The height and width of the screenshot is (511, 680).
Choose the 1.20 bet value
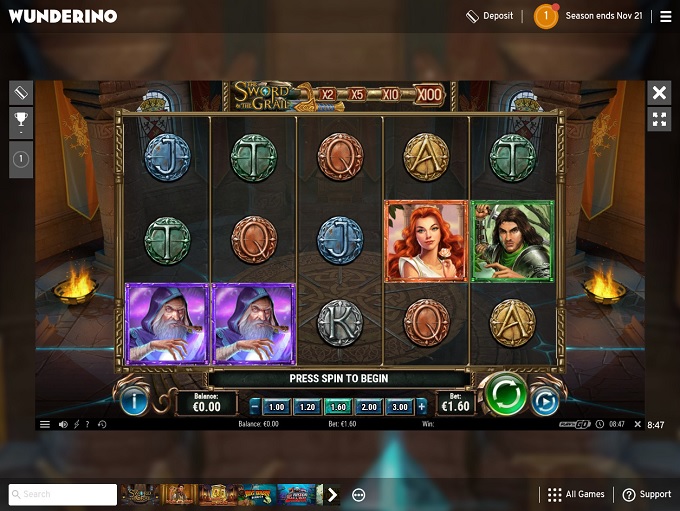307,407
